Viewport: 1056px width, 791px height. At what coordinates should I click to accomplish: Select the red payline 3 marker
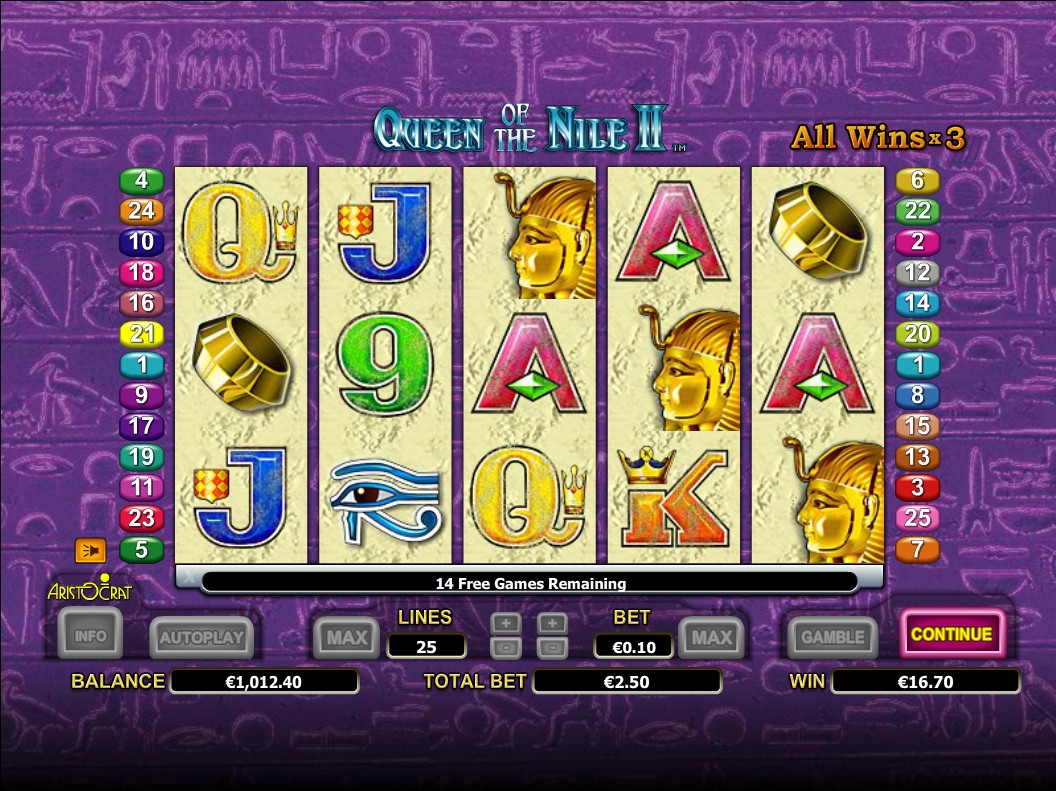tap(917, 488)
